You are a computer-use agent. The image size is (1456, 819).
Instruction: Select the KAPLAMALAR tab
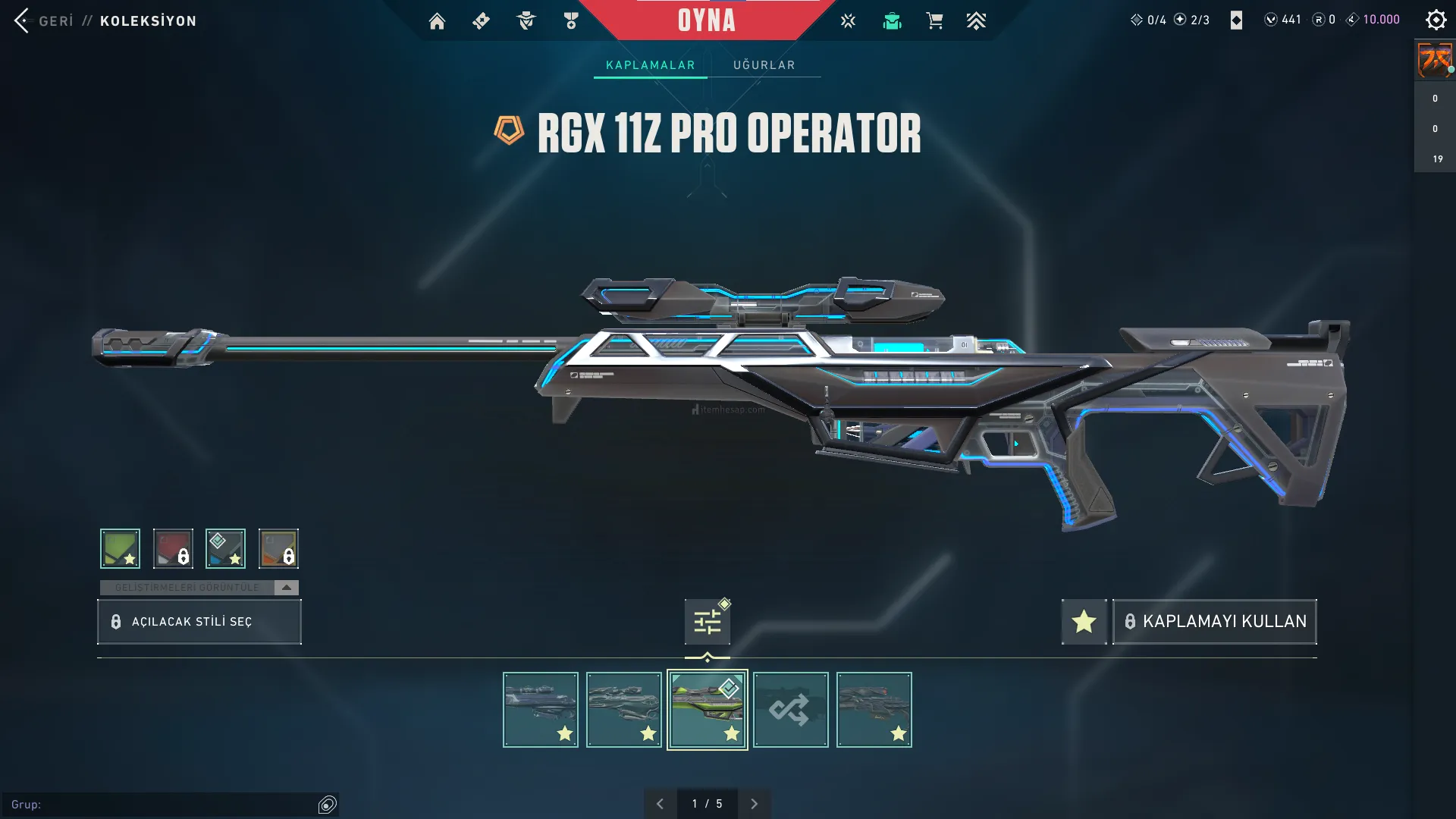point(650,65)
